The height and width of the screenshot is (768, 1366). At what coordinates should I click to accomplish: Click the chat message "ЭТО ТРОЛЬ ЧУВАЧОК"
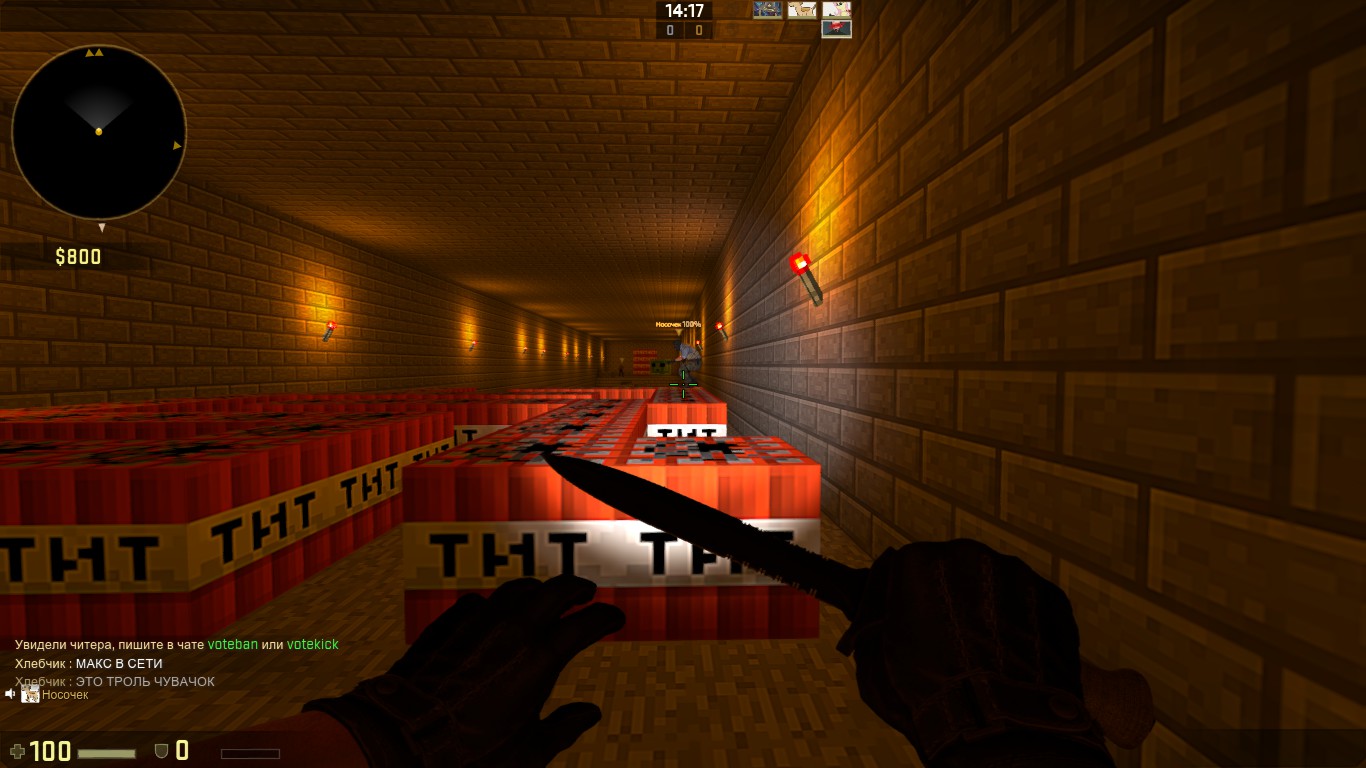coord(145,681)
